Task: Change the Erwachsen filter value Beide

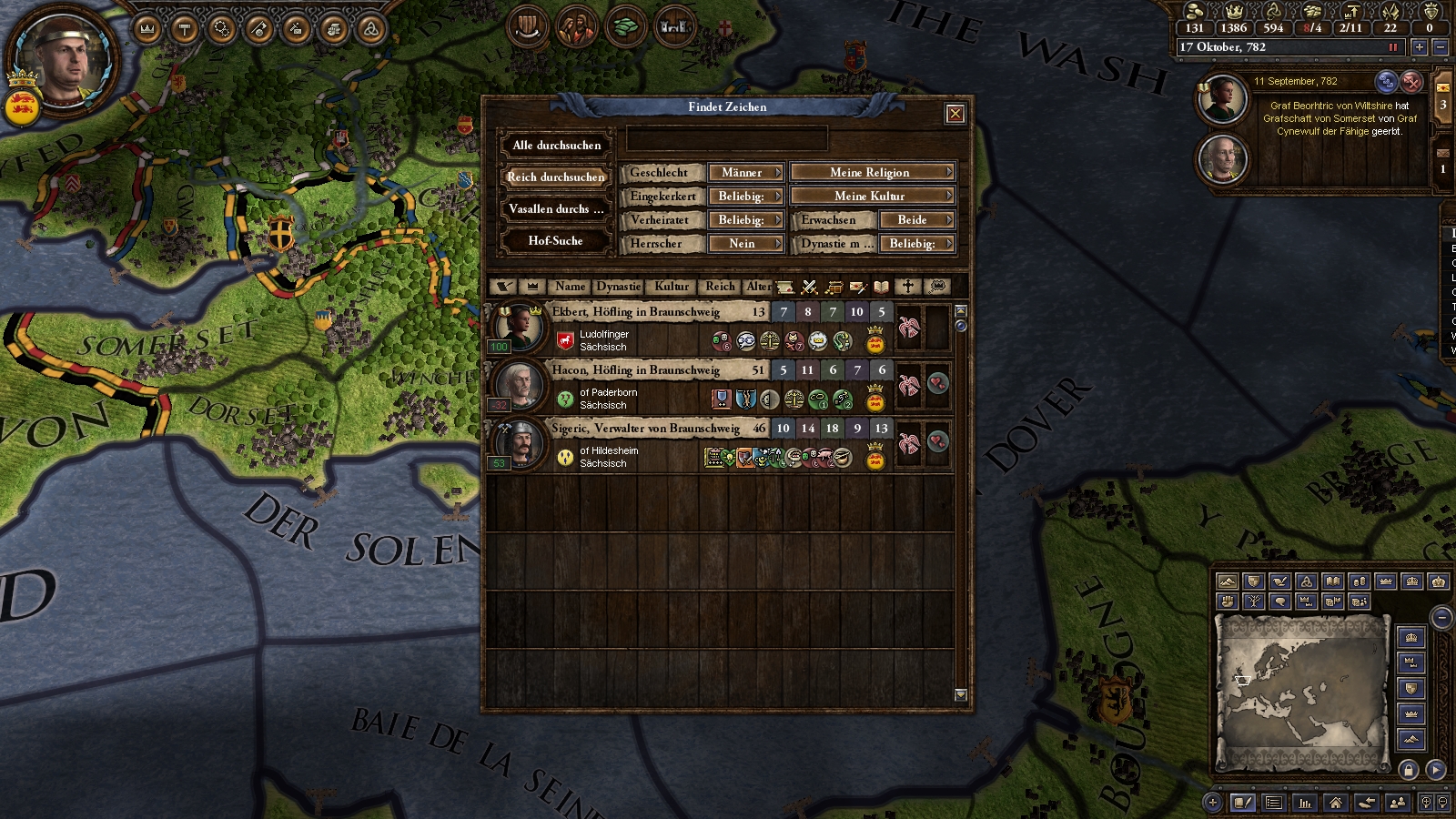Action: point(915,220)
